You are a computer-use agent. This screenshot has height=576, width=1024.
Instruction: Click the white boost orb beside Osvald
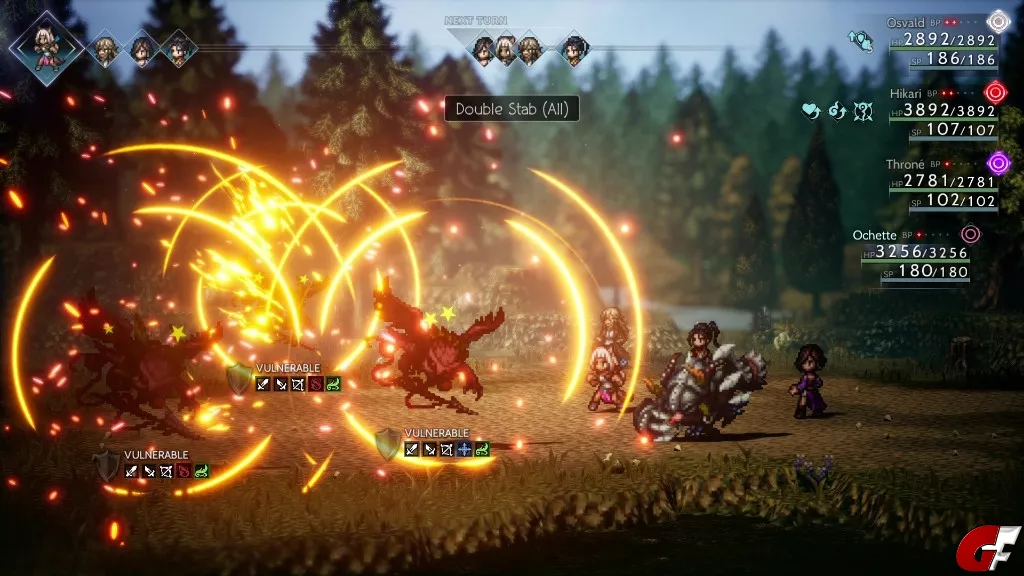tap(997, 22)
